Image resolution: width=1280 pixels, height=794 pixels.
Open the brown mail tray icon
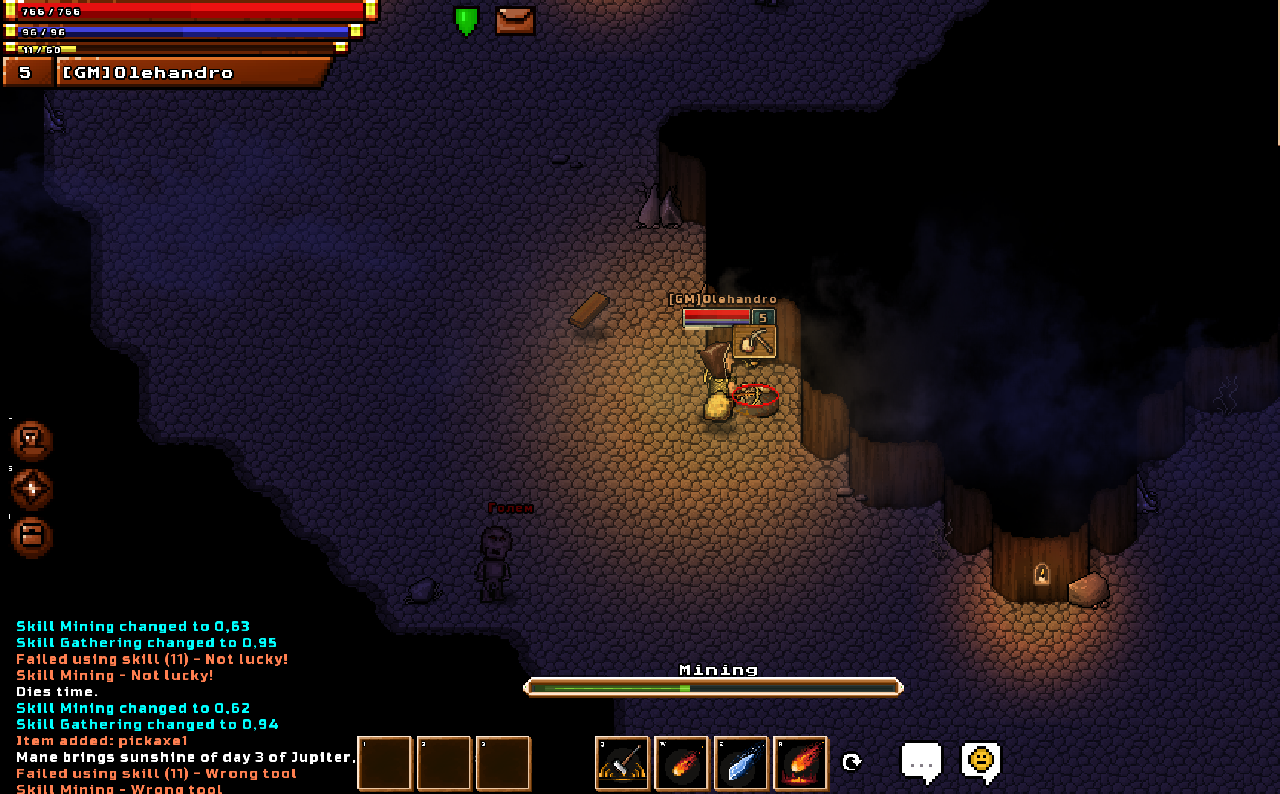click(515, 20)
